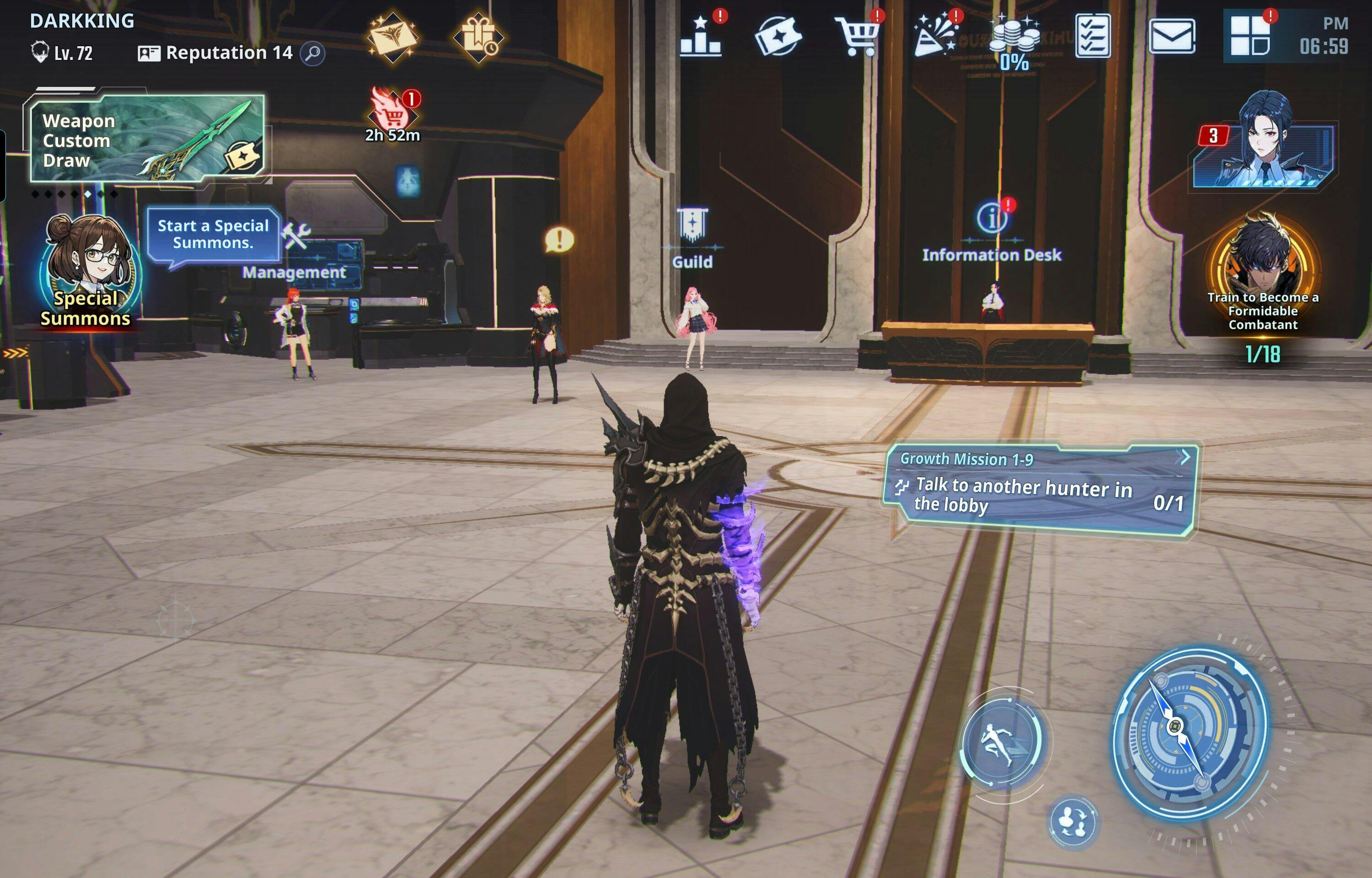Open the main menu grid icon

pyautogui.click(x=1250, y=37)
